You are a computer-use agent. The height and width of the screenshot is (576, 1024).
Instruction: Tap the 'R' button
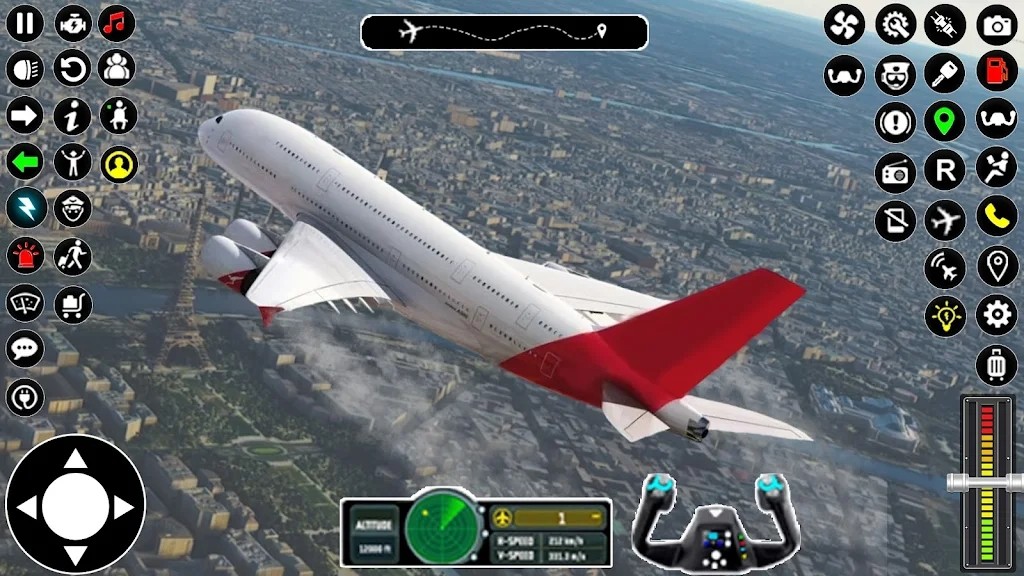(x=944, y=170)
